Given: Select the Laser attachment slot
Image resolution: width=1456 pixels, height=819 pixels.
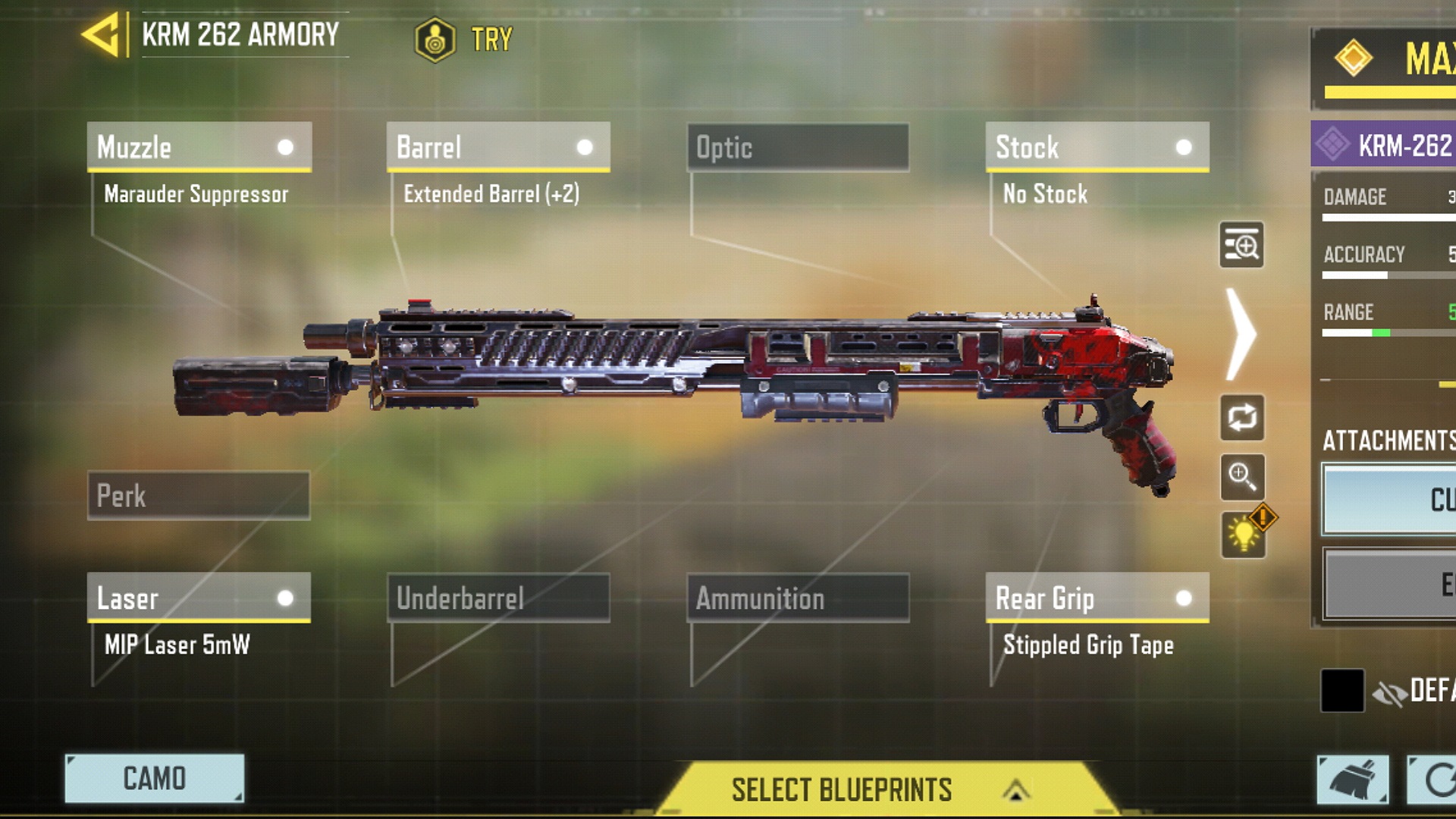Looking at the screenshot, I should click(x=199, y=598).
